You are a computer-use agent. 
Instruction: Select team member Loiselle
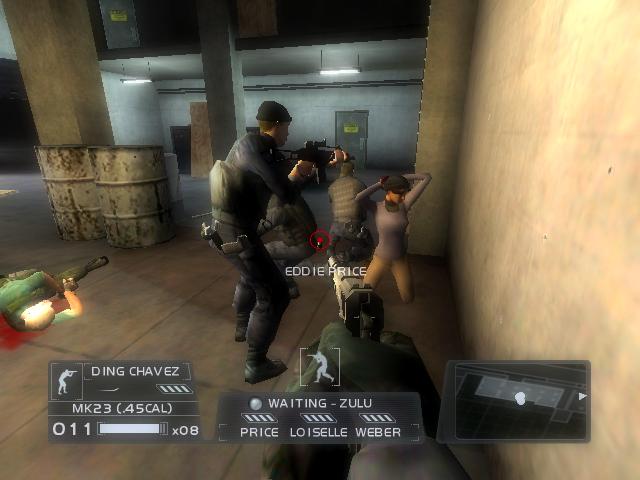click(318, 432)
